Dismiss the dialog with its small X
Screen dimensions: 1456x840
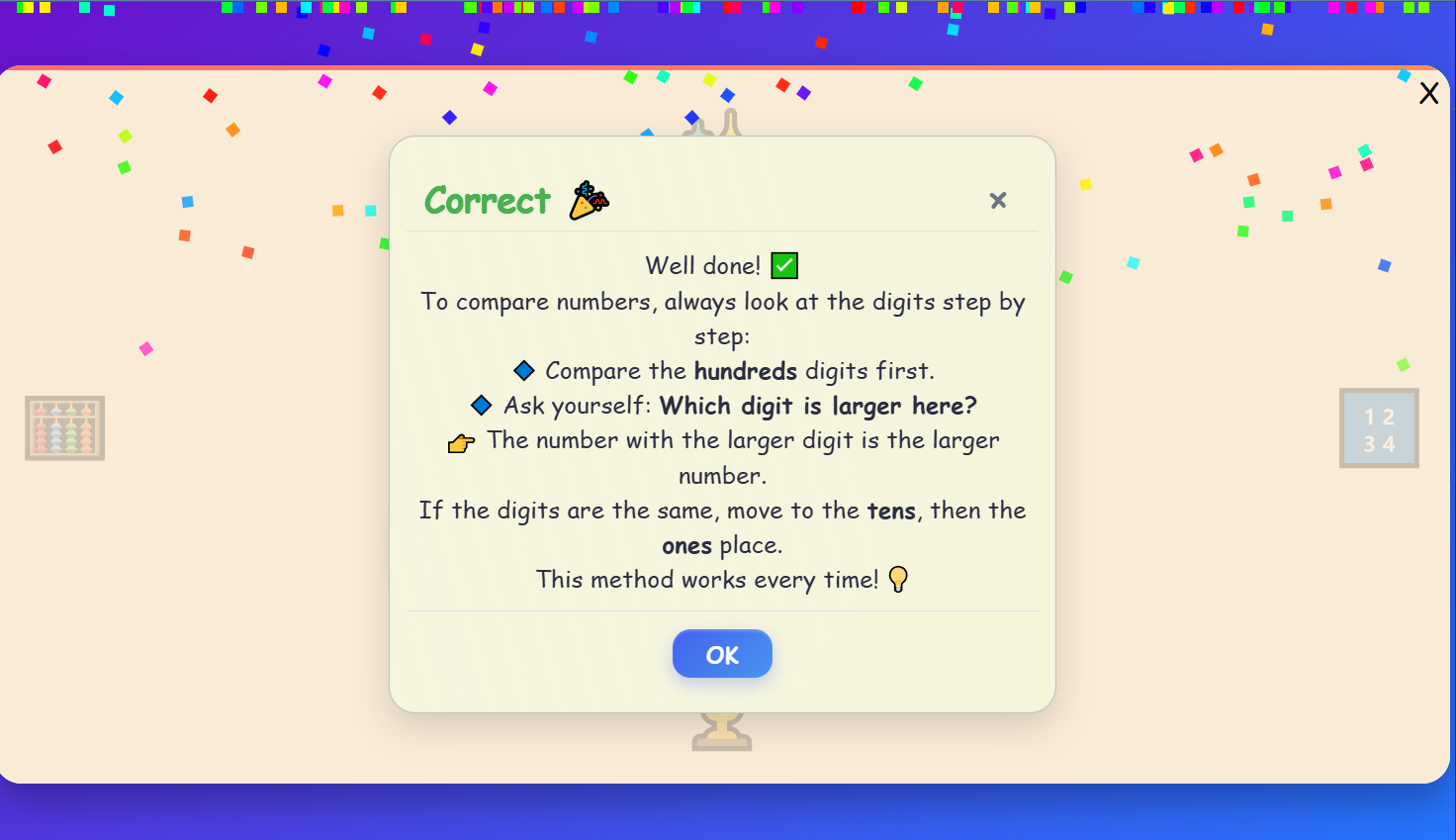point(997,200)
